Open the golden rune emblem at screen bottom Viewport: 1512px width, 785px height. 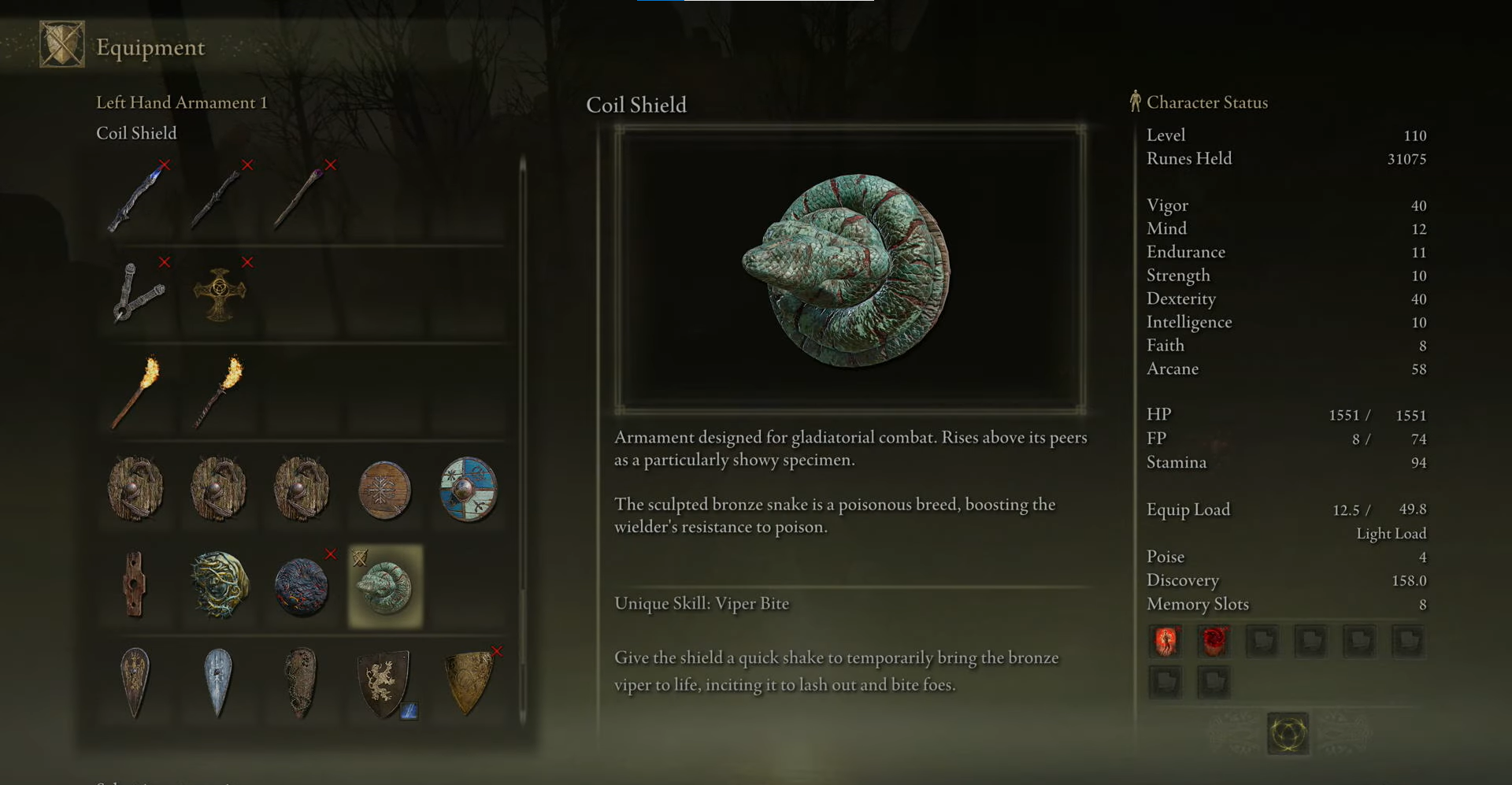point(1287,732)
